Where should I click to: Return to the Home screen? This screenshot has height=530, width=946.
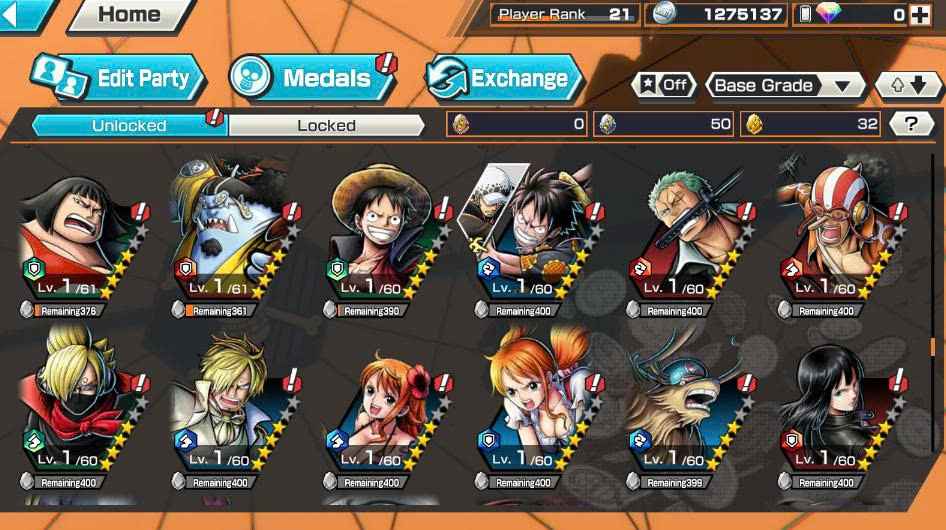129,16
